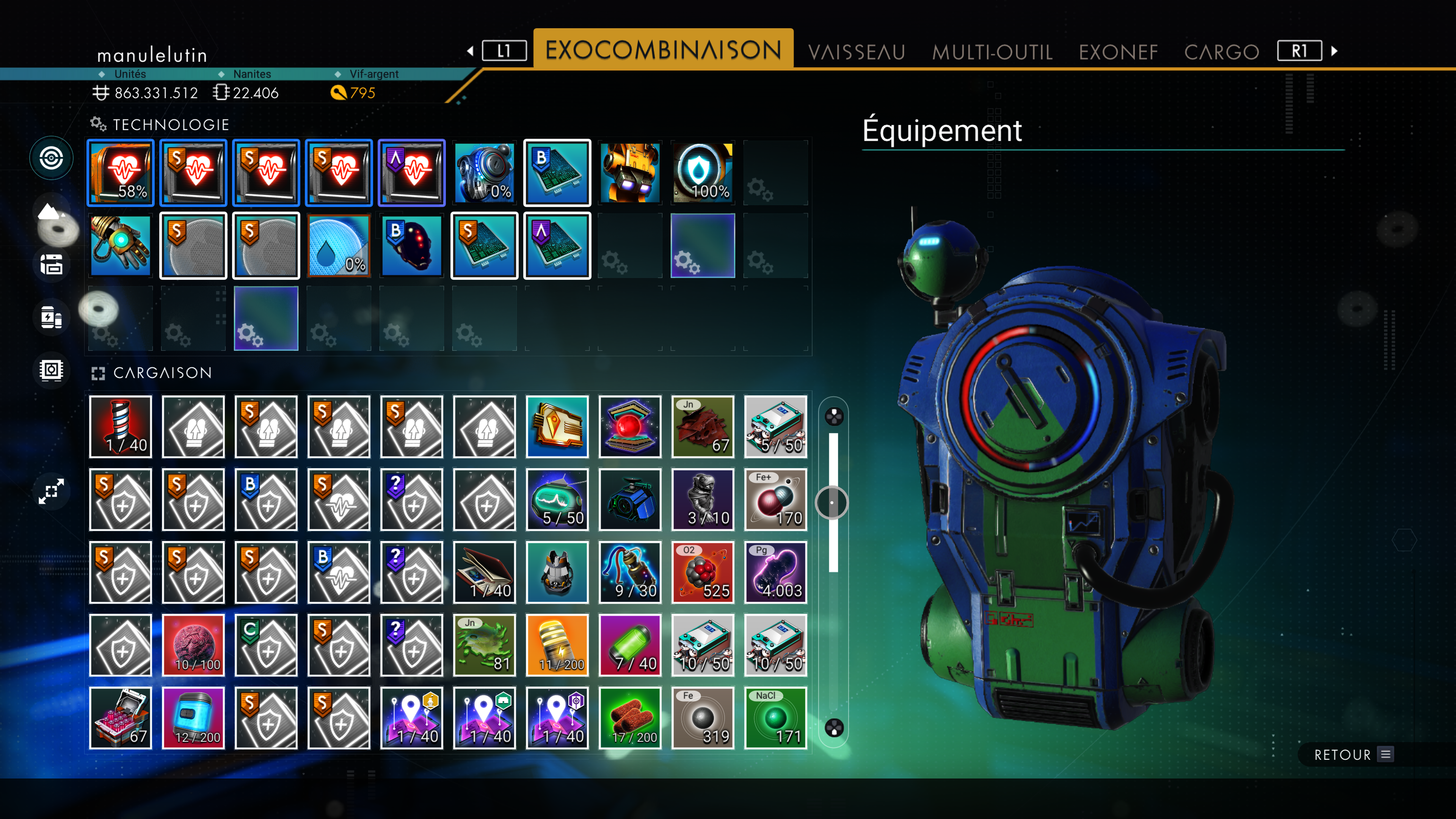Select the glove with cyan orb technology
This screenshot has height=819, width=1456.
pyautogui.click(x=121, y=245)
